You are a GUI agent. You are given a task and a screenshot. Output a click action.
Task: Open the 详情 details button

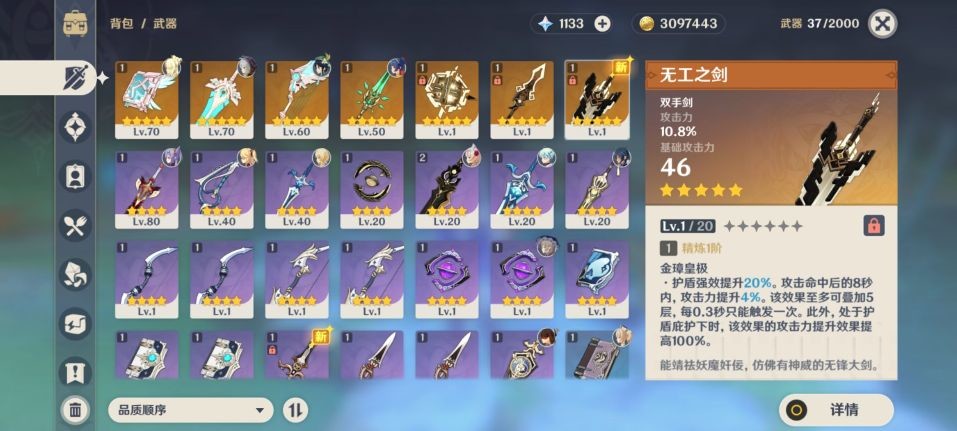(x=836, y=409)
